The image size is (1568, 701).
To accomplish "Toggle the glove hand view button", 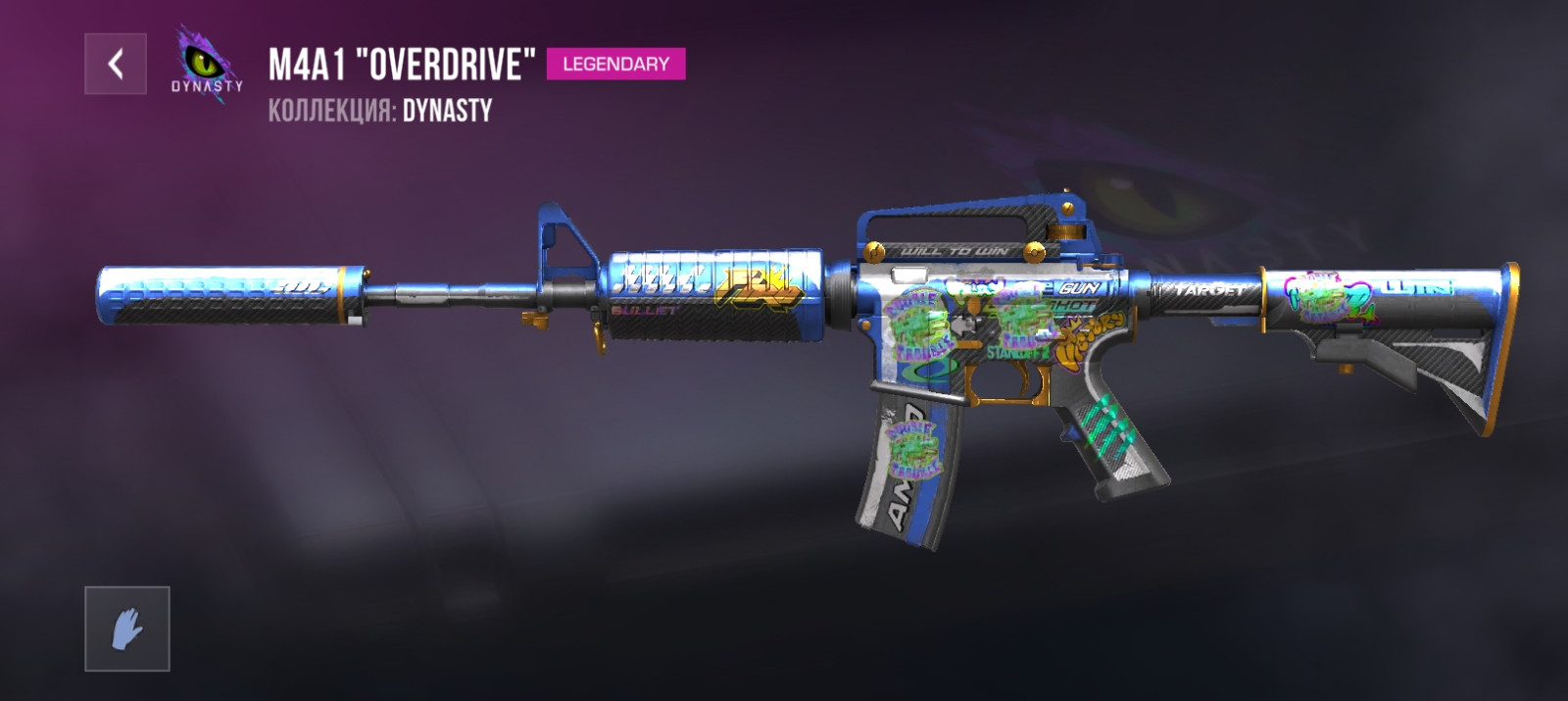I will [127, 628].
